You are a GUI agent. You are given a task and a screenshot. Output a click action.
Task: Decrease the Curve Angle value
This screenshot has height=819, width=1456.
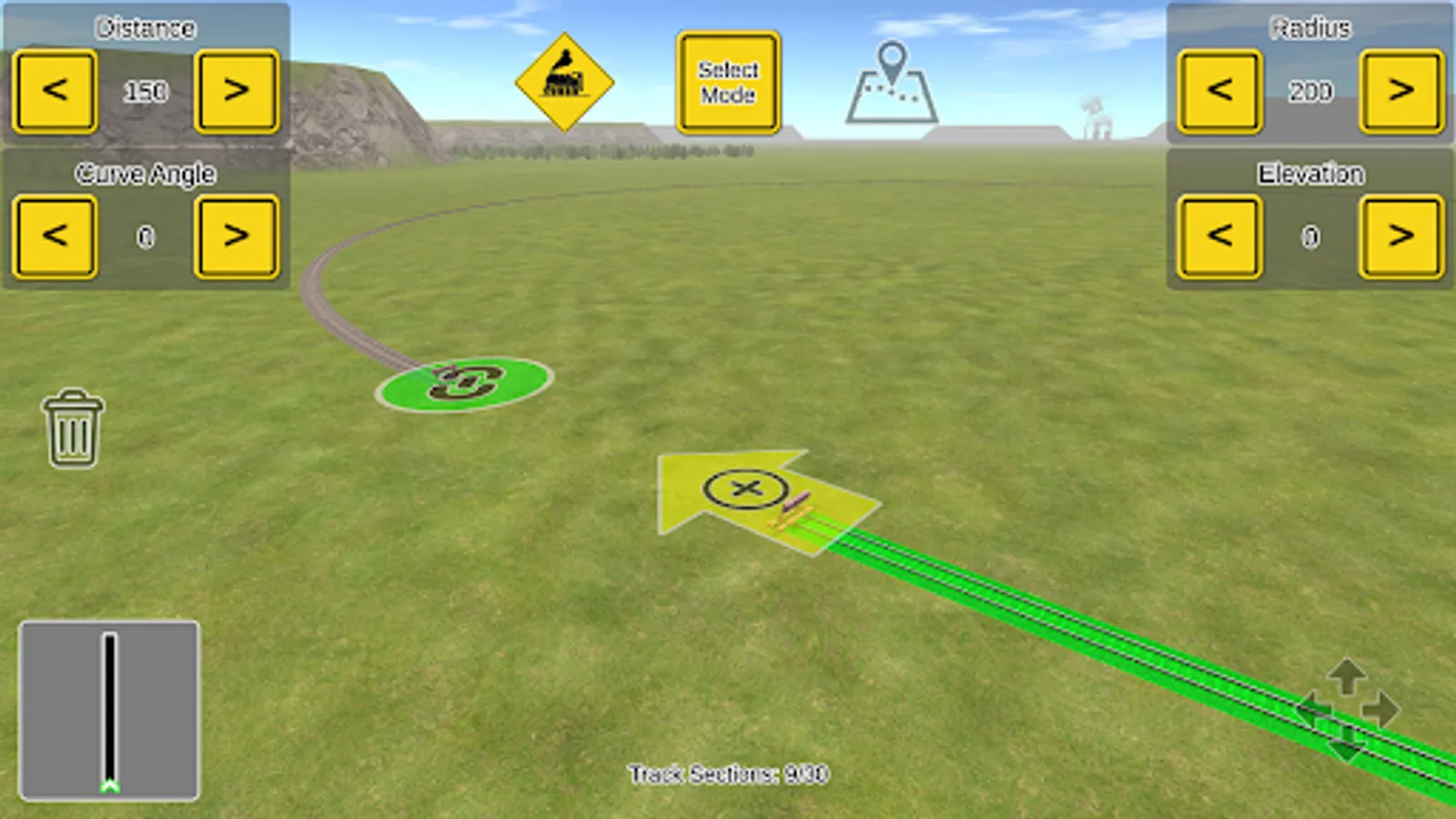click(54, 237)
